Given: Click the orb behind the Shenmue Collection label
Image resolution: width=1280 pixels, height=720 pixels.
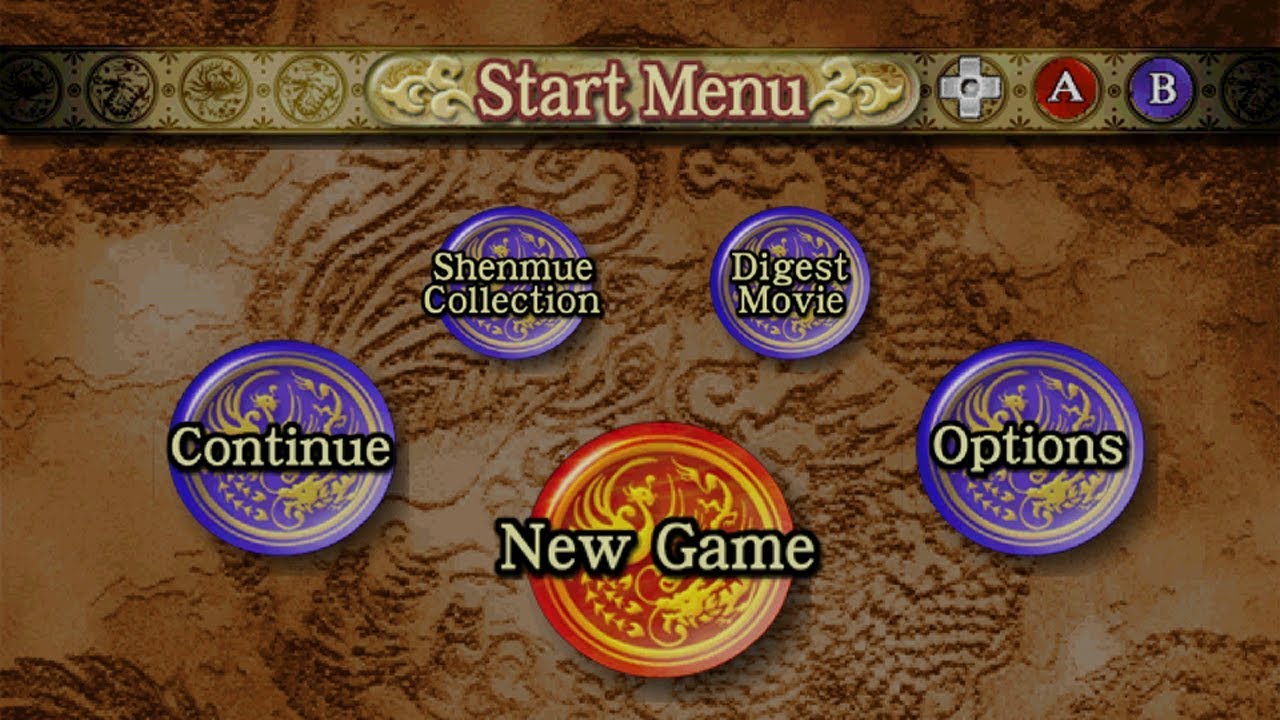Looking at the screenshot, I should tap(513, 280).
